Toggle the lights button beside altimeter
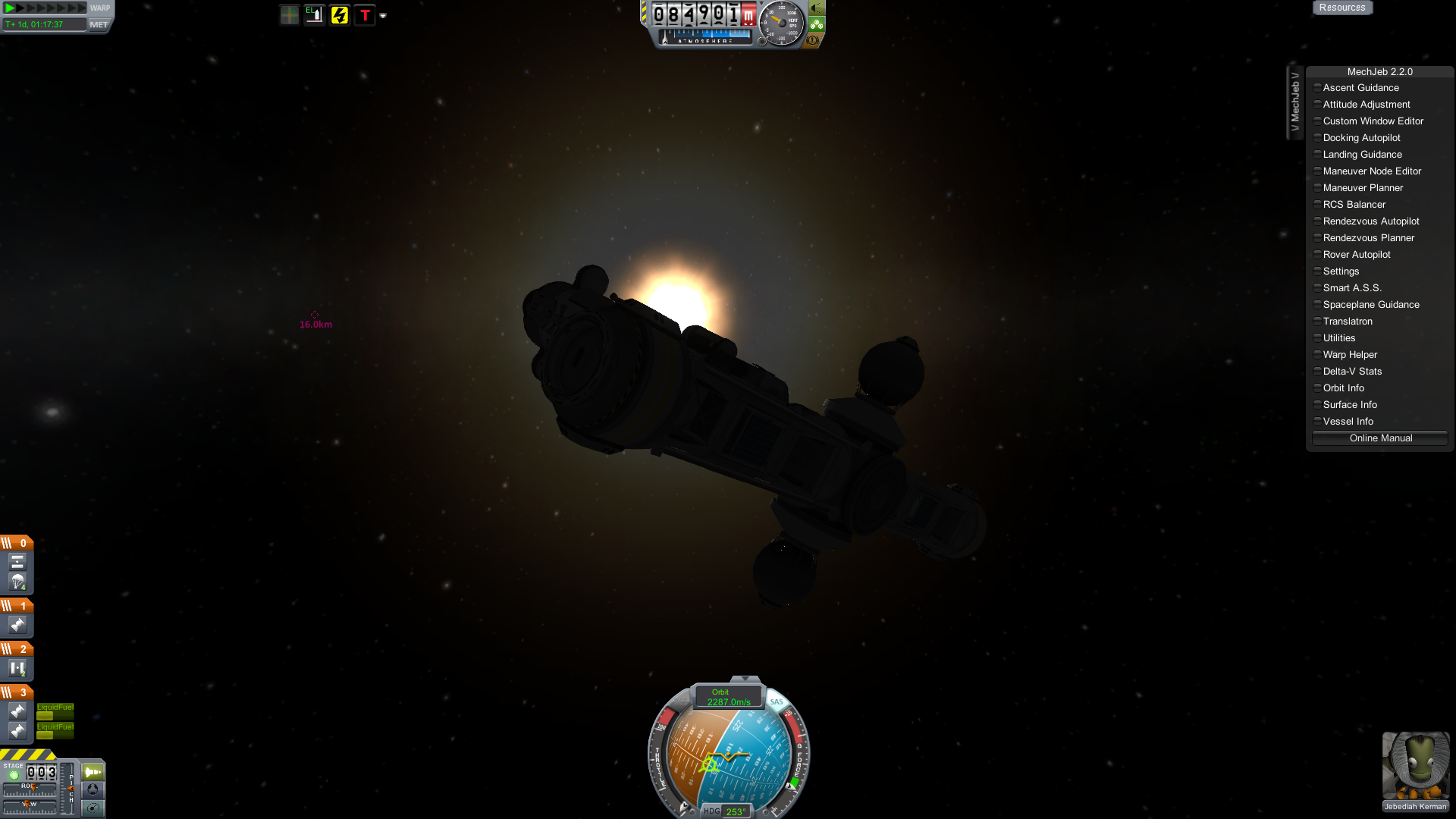Image resolution: width=1456 pixels, height=819 pixels. pyautogui.click(x=817, y=8)
